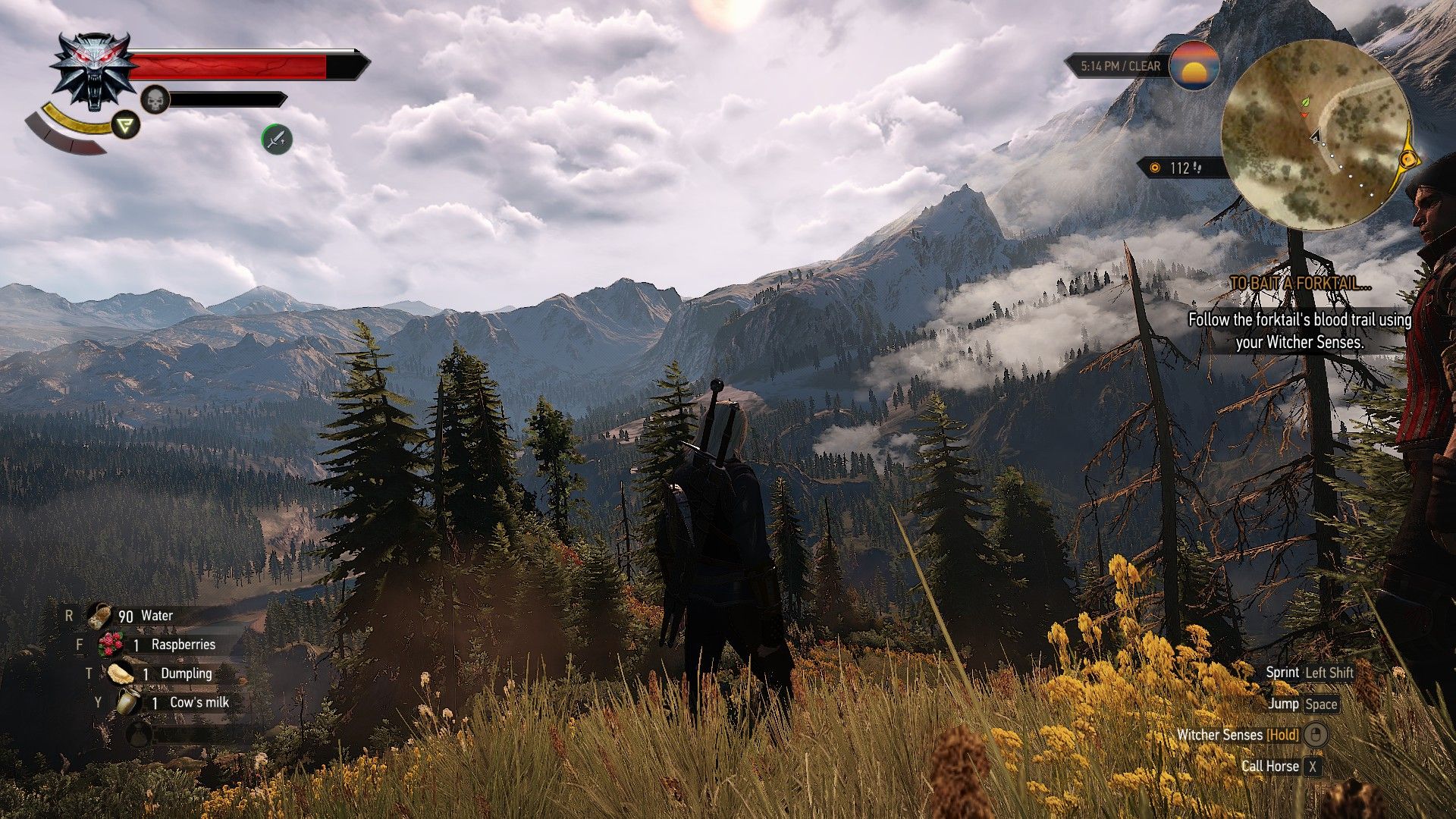Click the circular minimap
The height and width of the screenshot is (819, 1456).
pyautogui.click(x=1316, y=135)
